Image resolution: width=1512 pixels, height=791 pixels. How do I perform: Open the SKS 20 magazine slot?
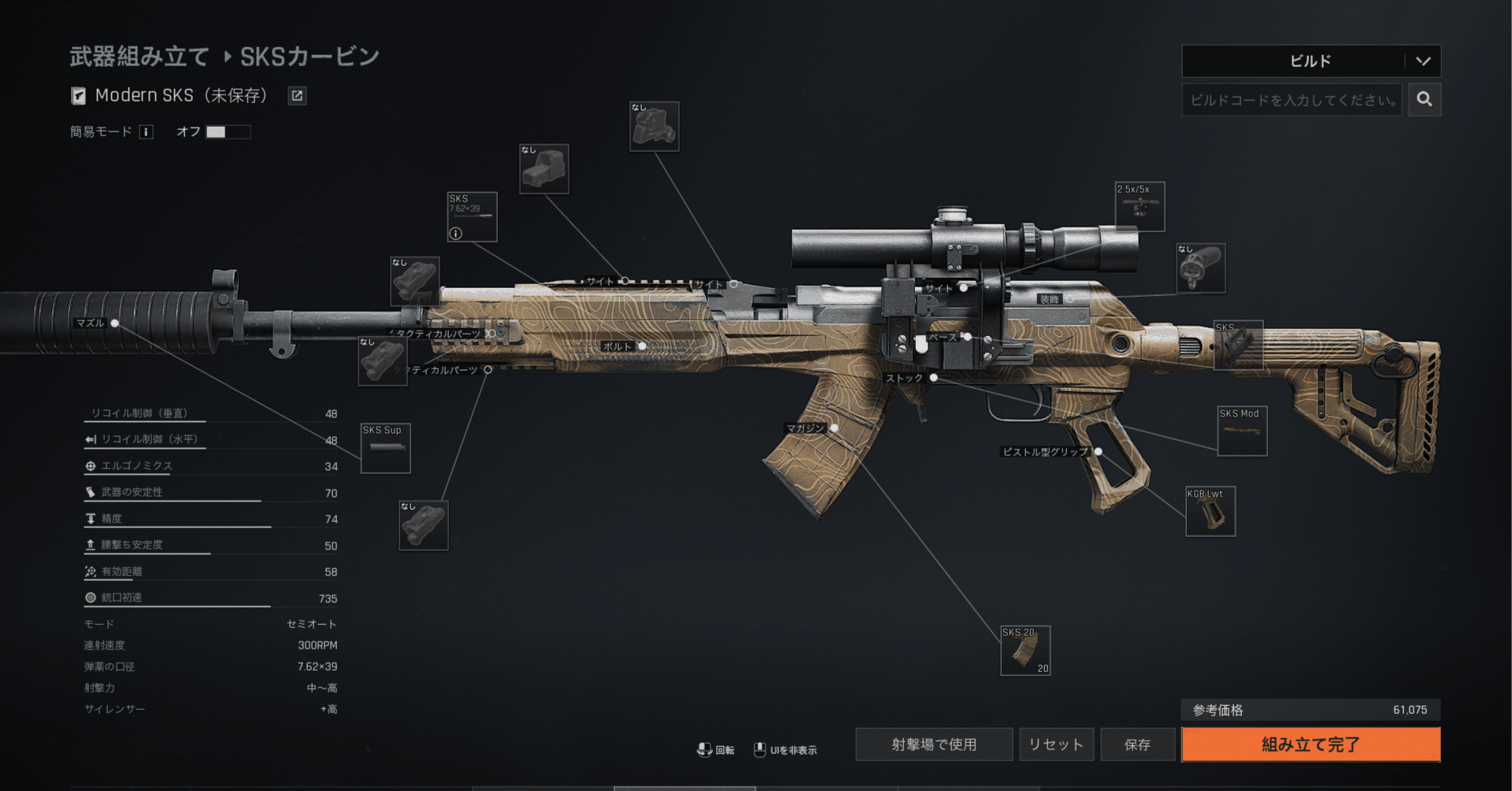click(x=1025, y=651)
